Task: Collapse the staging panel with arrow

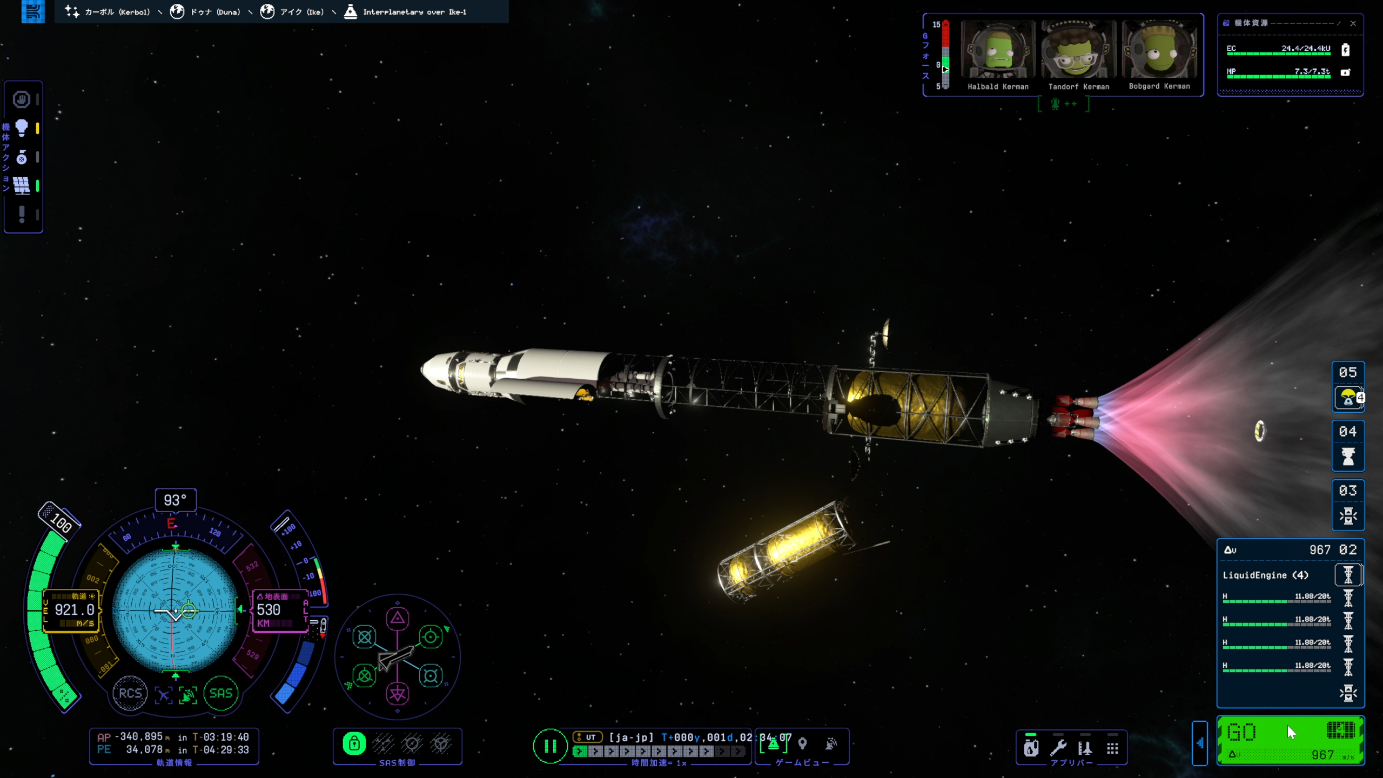Action: [1200, 743]
